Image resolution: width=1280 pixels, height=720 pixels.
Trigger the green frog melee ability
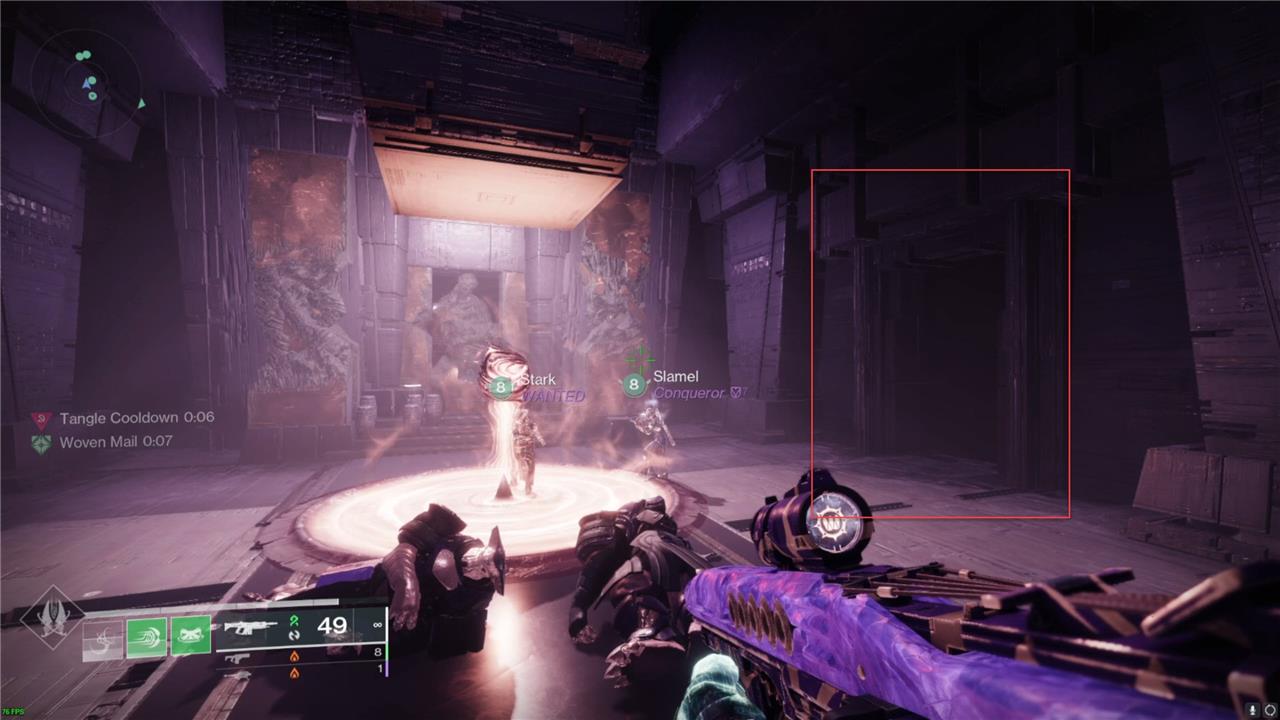(x=191, y=637)
